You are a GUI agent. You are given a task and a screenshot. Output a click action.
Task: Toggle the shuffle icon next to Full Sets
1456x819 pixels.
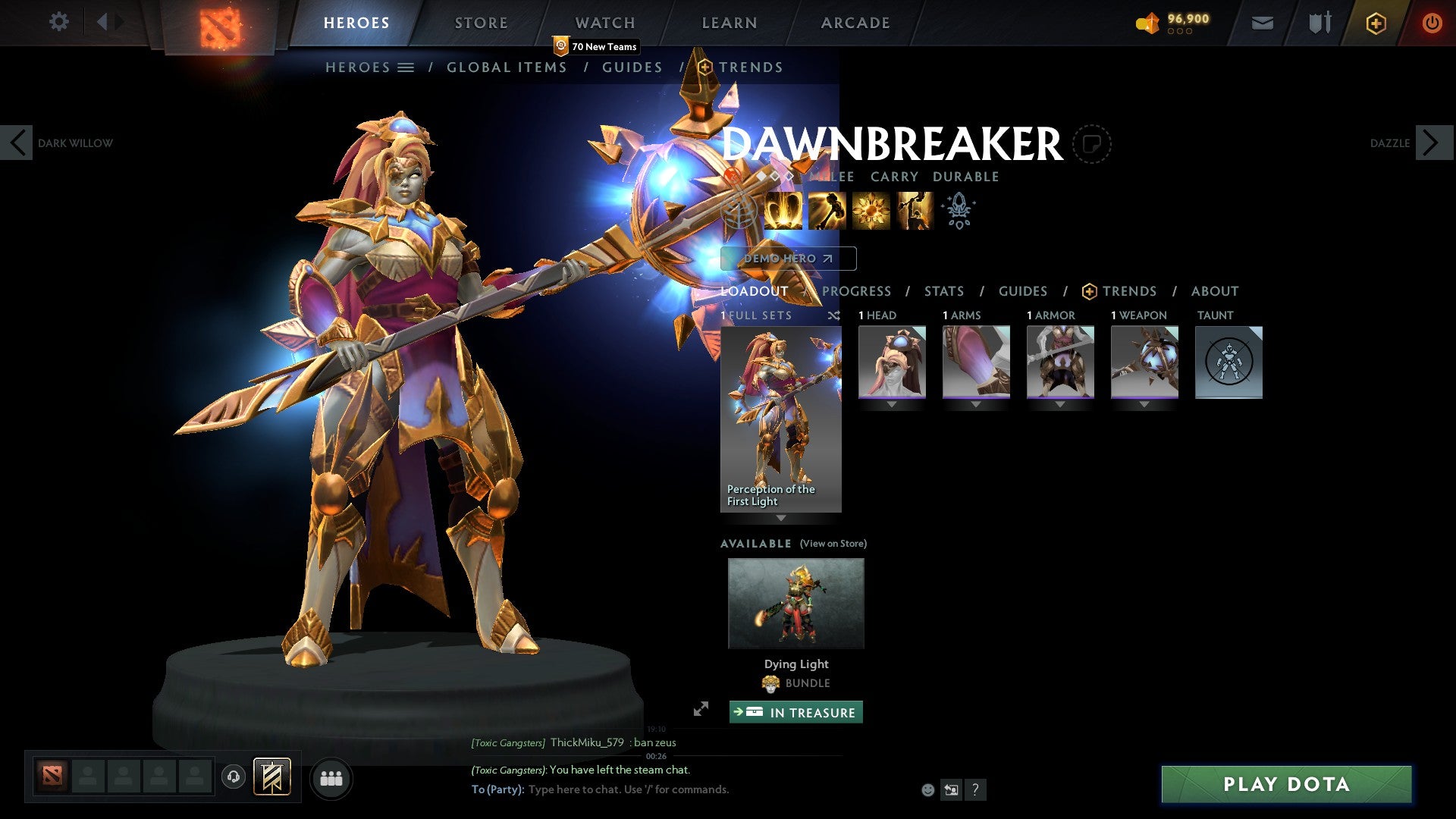pyautogui.click(x=834, y=316)
